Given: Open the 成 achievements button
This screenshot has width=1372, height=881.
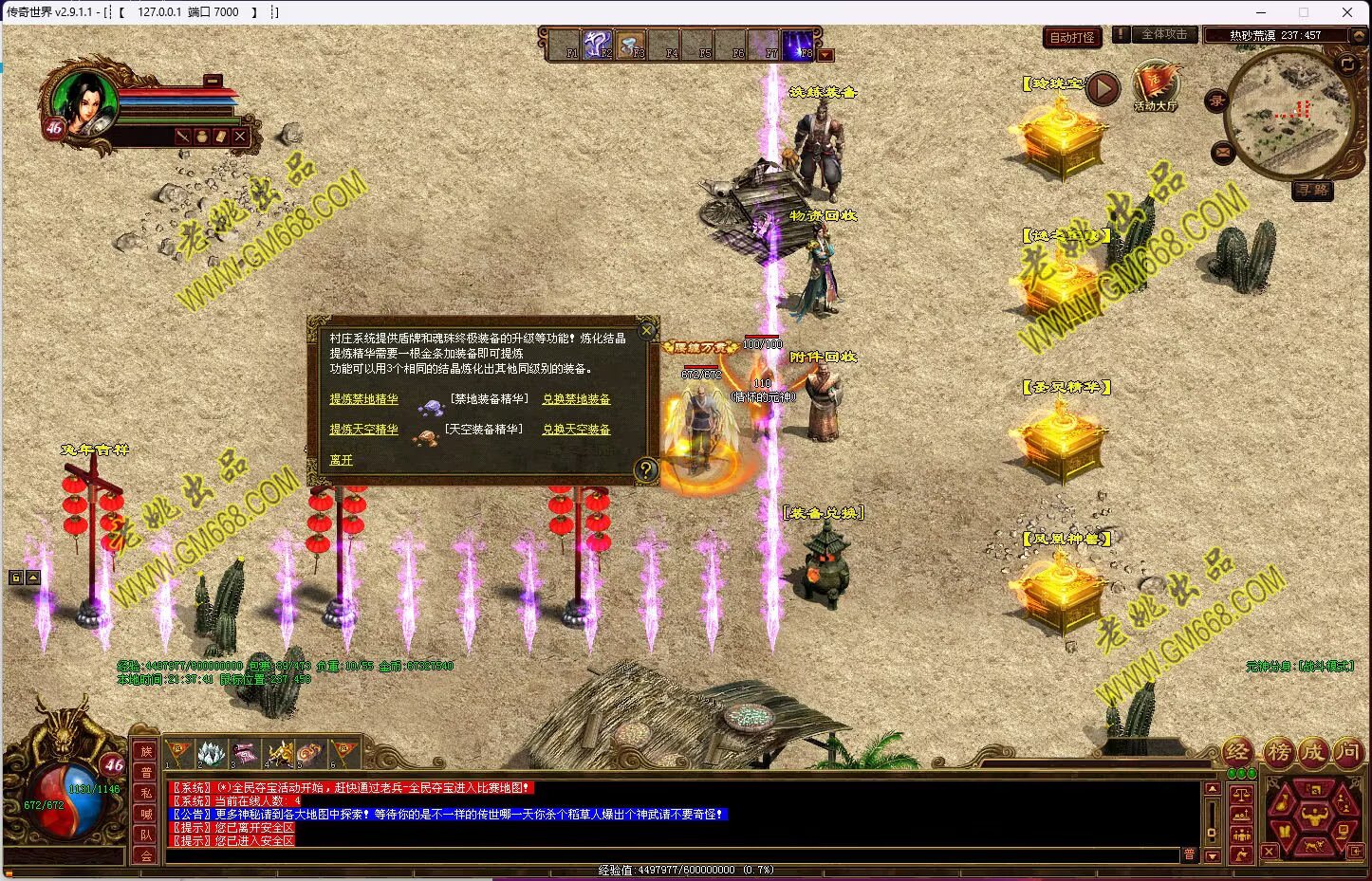Looking at the screenshot, I should [1313, 753].
